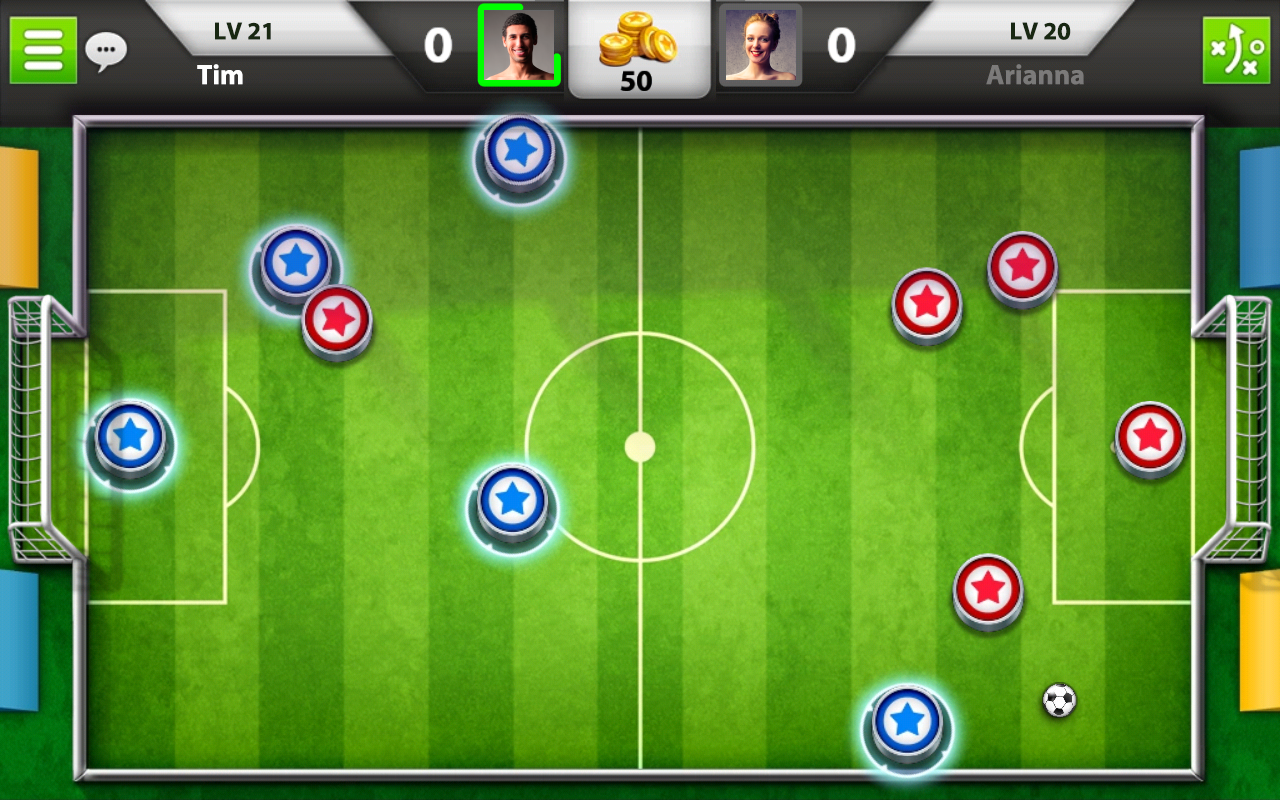
Task: Select Tim's profile avatar
Action: 521,45
